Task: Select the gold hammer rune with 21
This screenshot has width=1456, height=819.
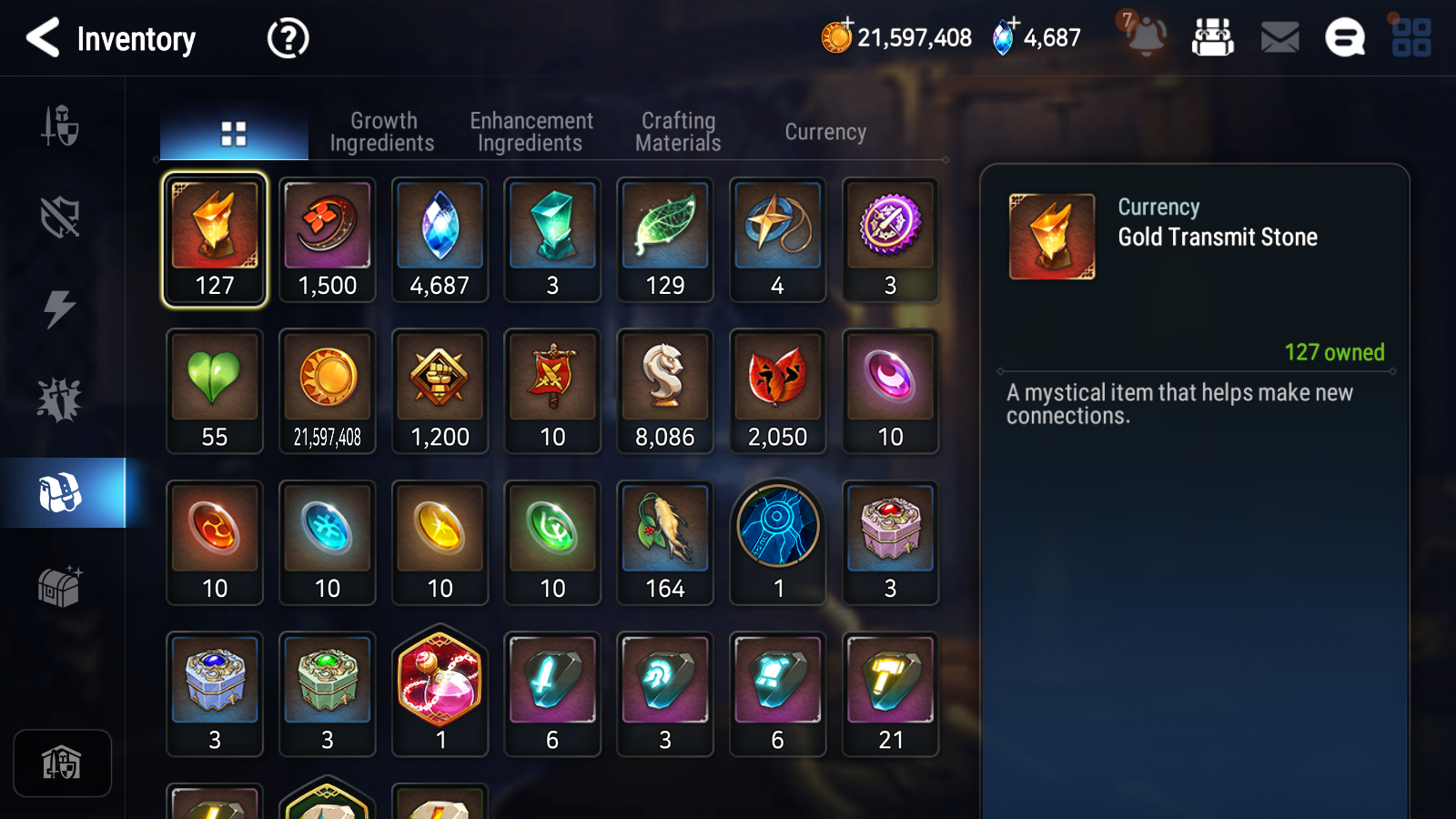Action: tap(890, 693)
